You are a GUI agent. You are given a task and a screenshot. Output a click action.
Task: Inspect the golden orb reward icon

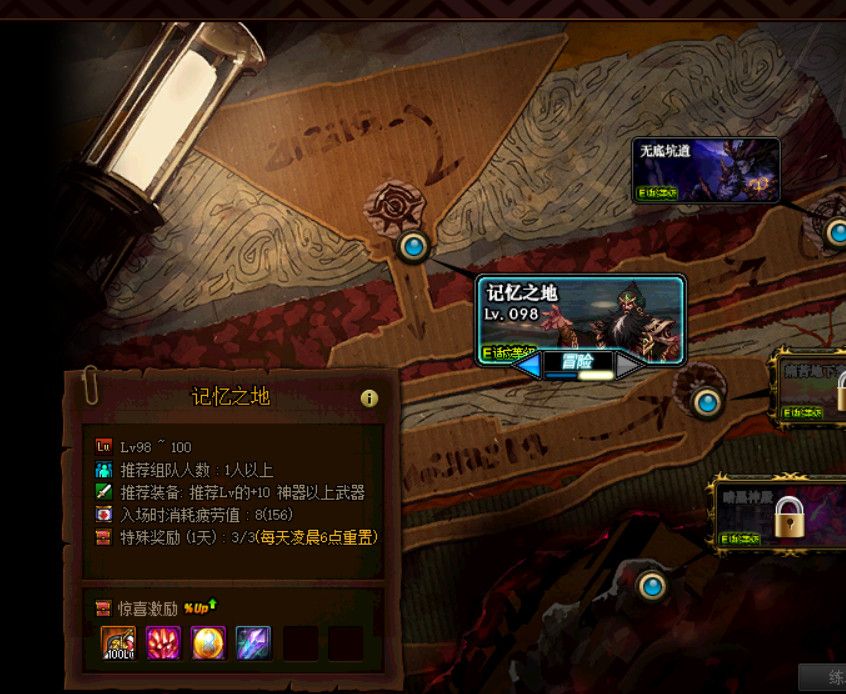click(x=209, y=643)
